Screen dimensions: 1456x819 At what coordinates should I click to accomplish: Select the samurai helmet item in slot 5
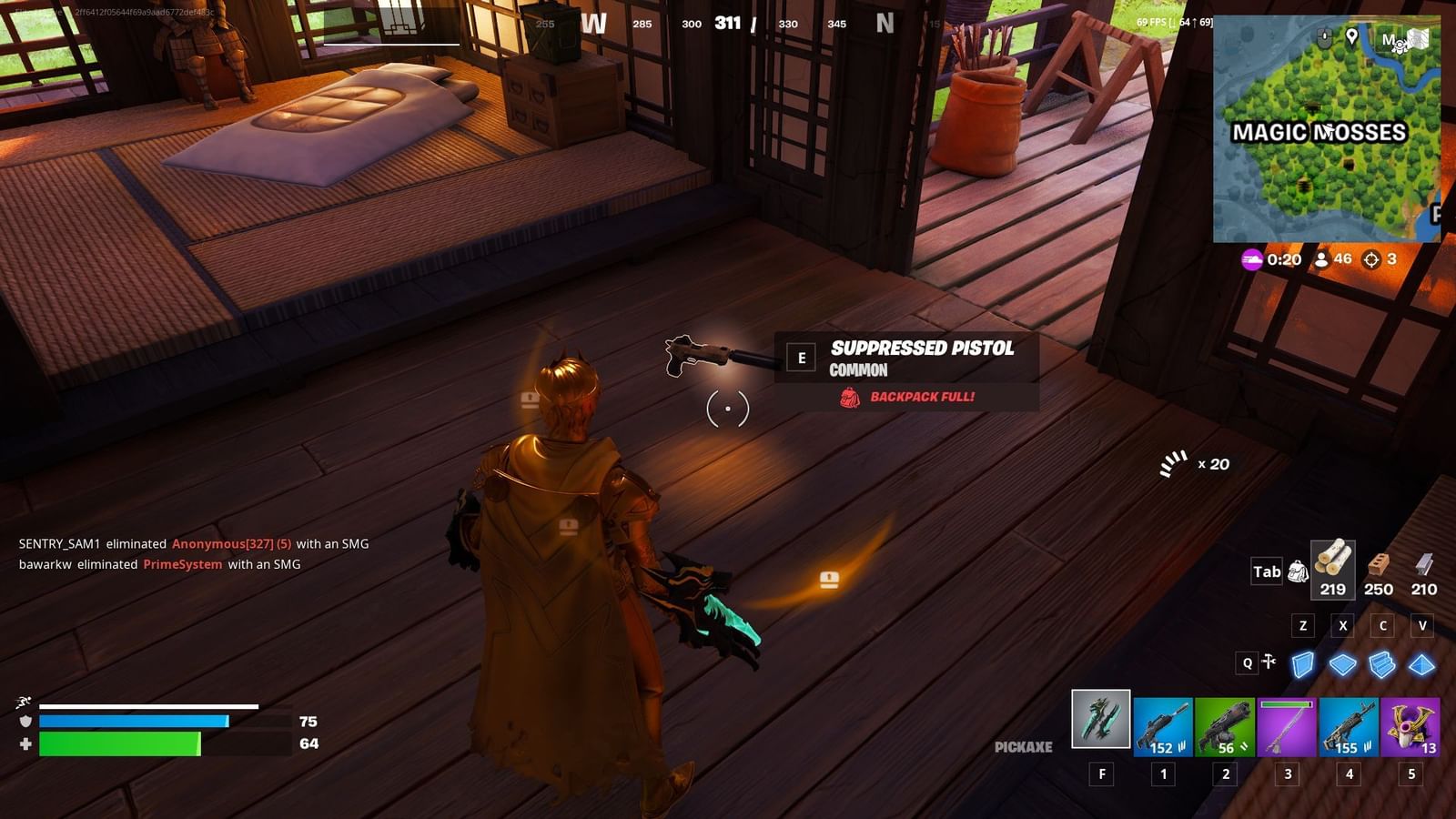pyautogui.click(x=1410, y=728)
